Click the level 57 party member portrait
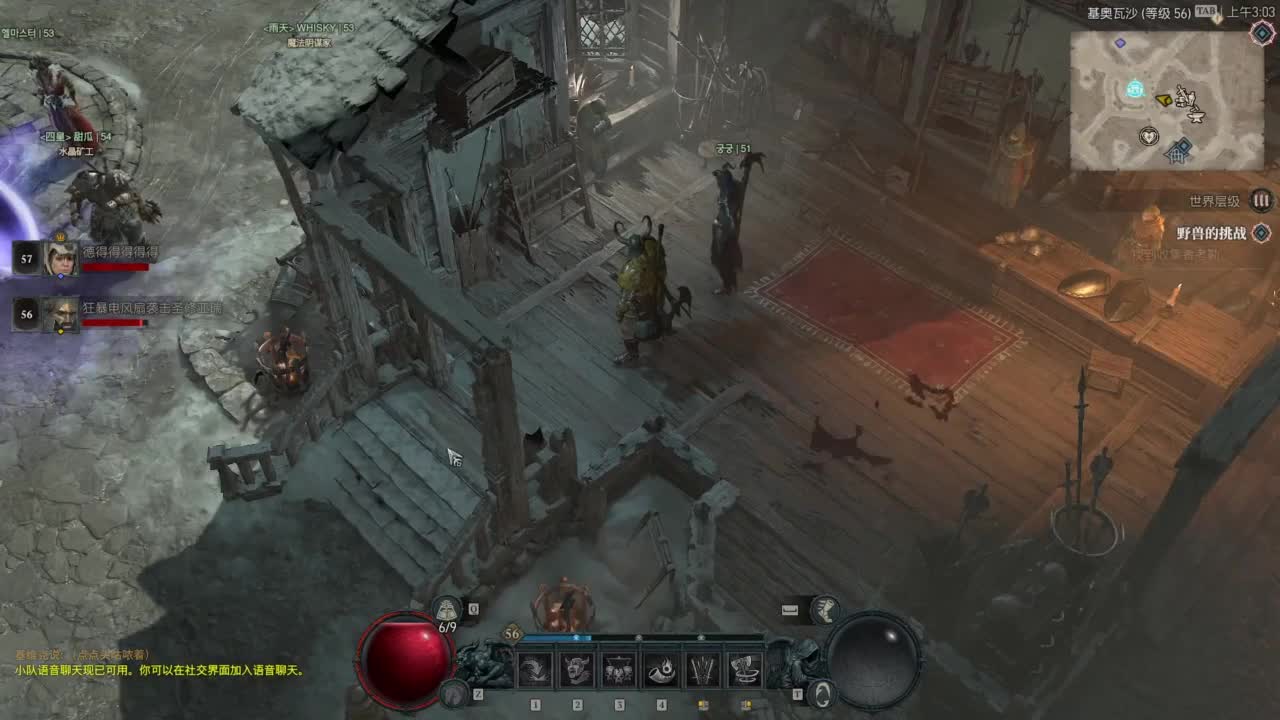Screen dimensions: 1280x720 click(60, 258)
